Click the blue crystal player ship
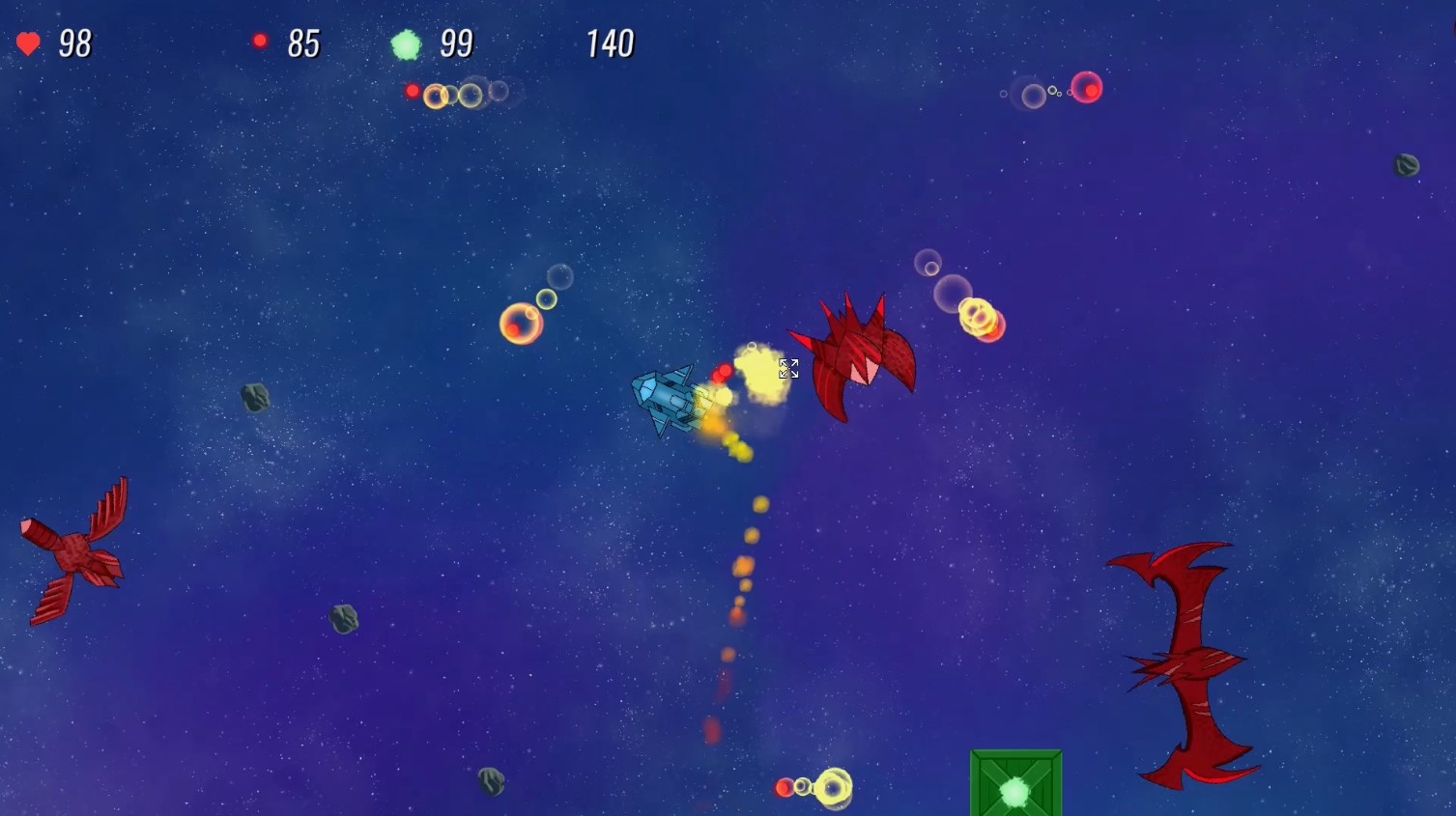Viewport: 1456px width, 816px height. coord(668,398)
